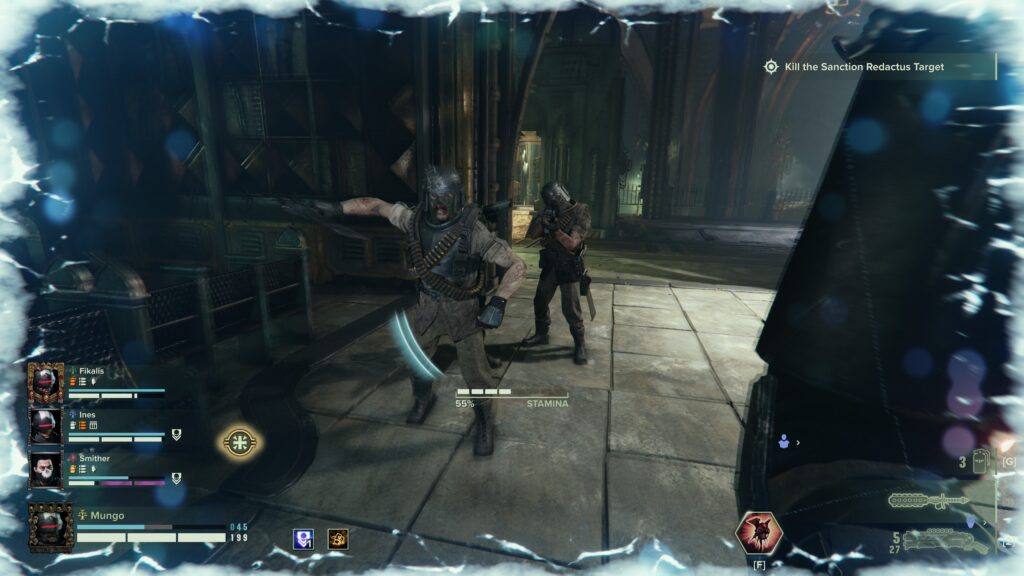This screenshot has width=1024, height=576.
Task: Activate the red hexagonal combat ability icon
Action: tap(757, 532)
